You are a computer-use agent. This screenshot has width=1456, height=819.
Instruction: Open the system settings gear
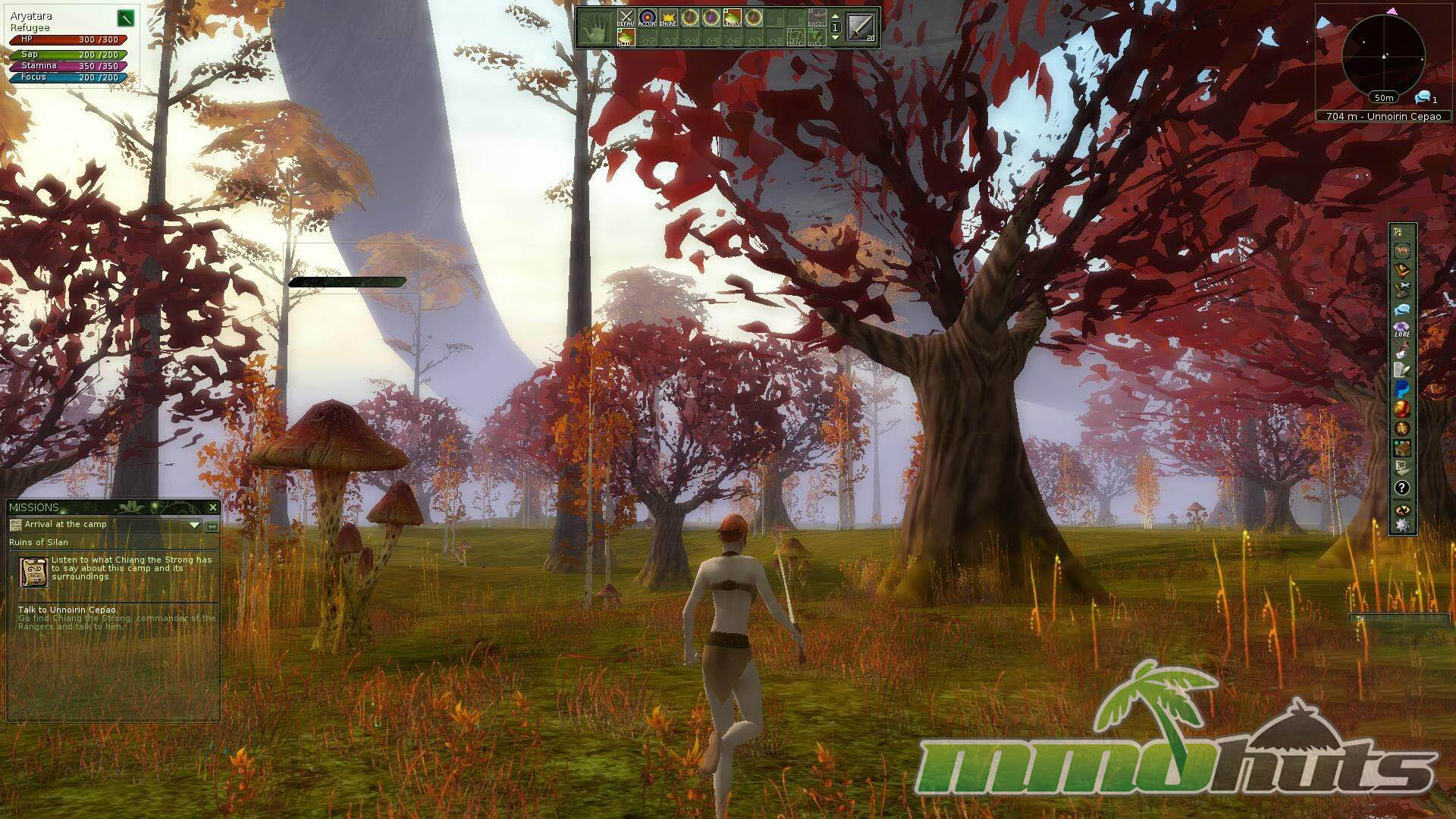click(1402, 525)
